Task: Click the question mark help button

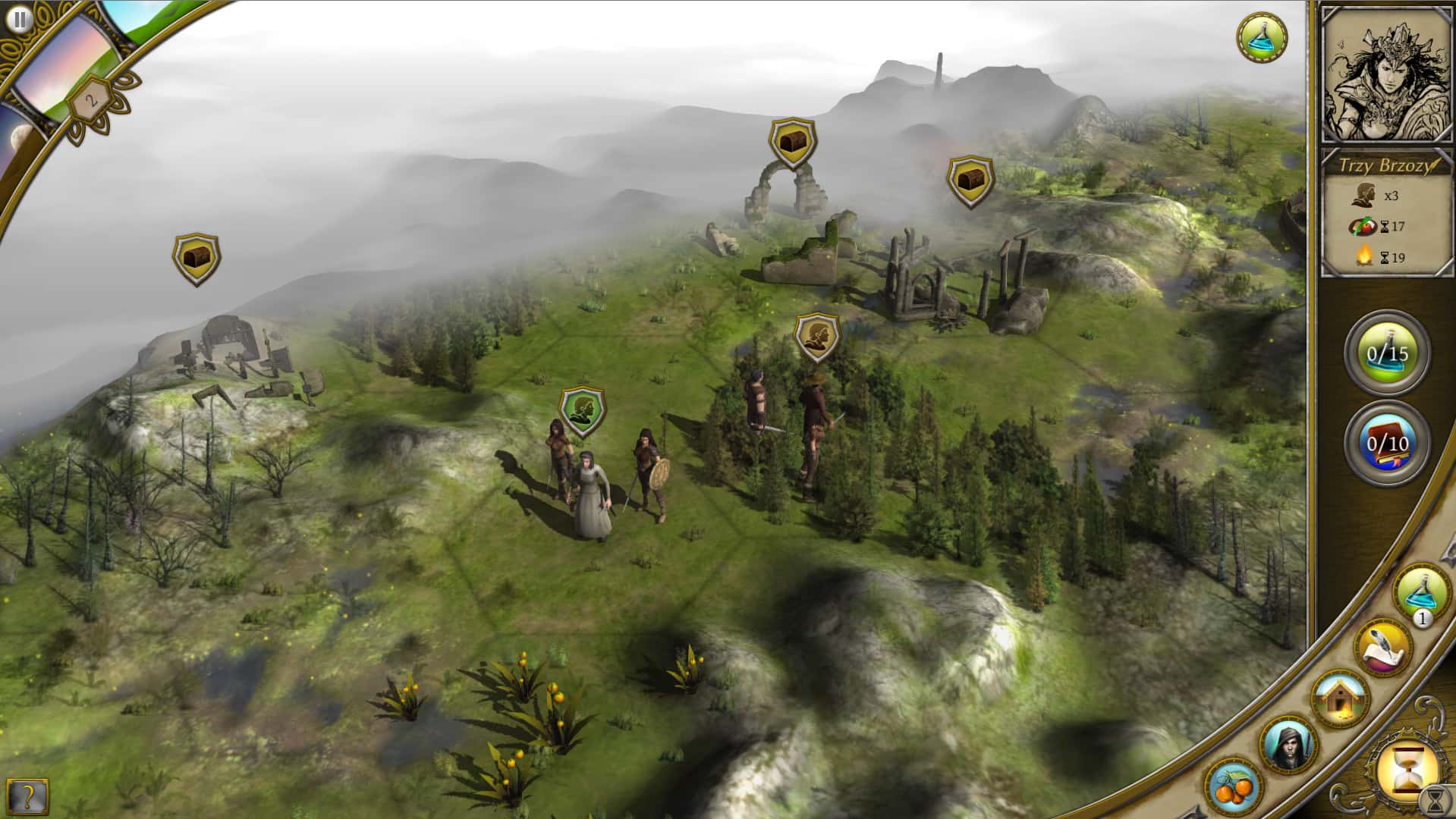Action: (27, 795)
